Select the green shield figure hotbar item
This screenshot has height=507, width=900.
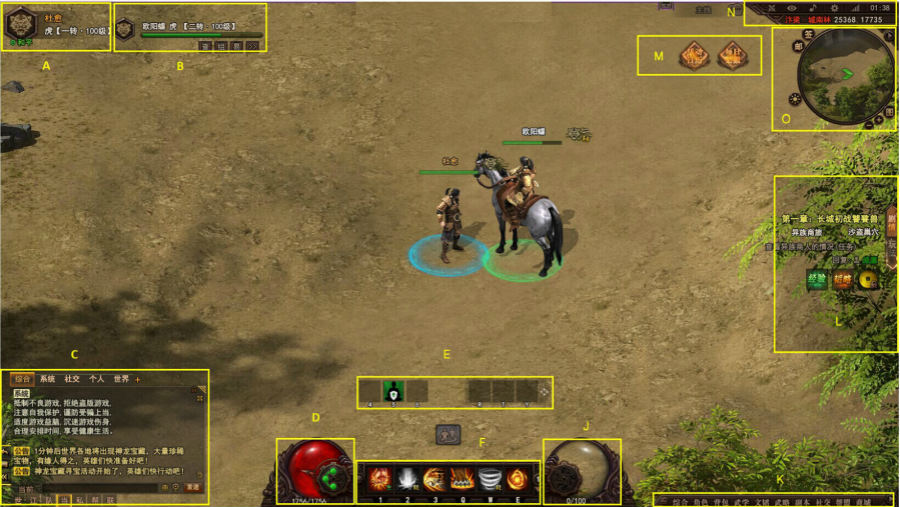(x=393, y=391)
